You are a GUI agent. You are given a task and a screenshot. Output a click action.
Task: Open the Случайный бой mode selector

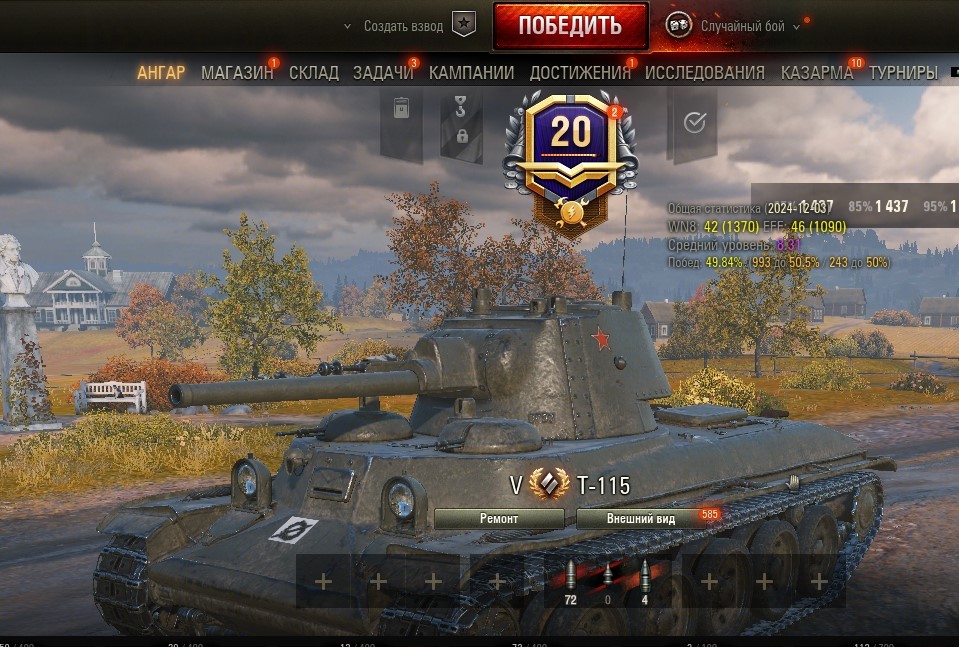(742, 27)
